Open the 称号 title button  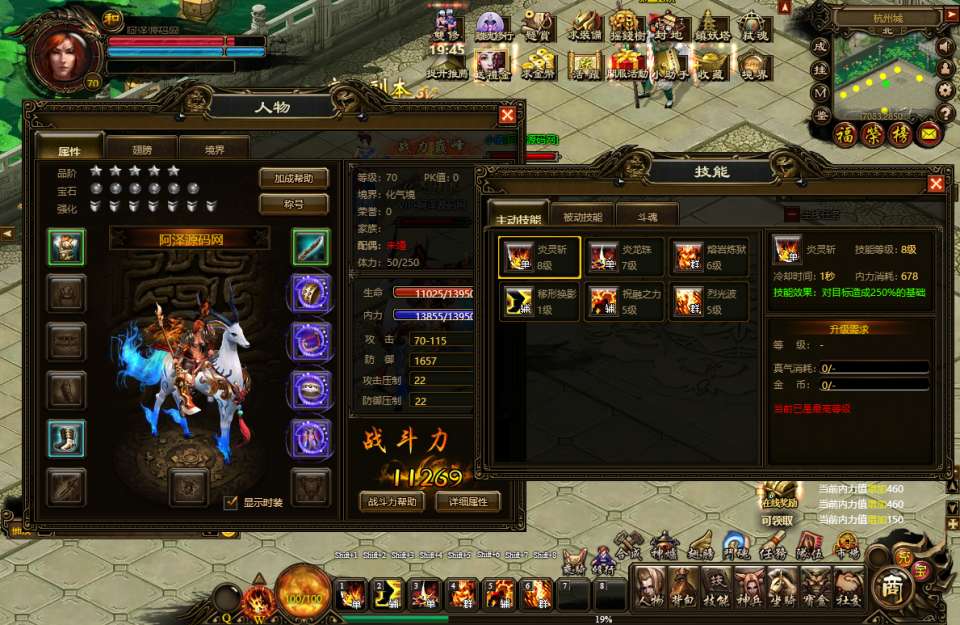pos(293,204)
